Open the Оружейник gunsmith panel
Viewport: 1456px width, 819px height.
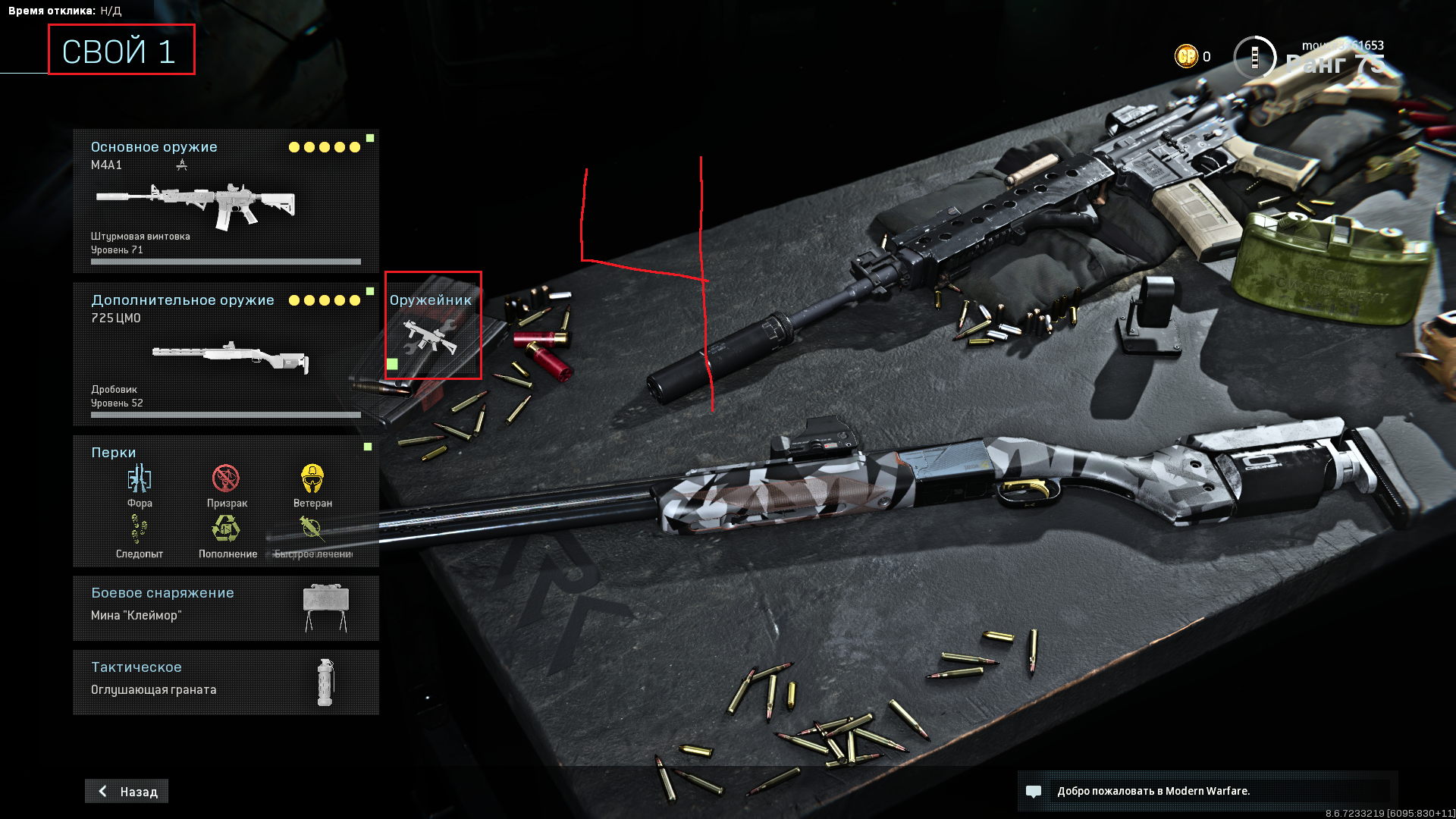[x=432, y=326]
